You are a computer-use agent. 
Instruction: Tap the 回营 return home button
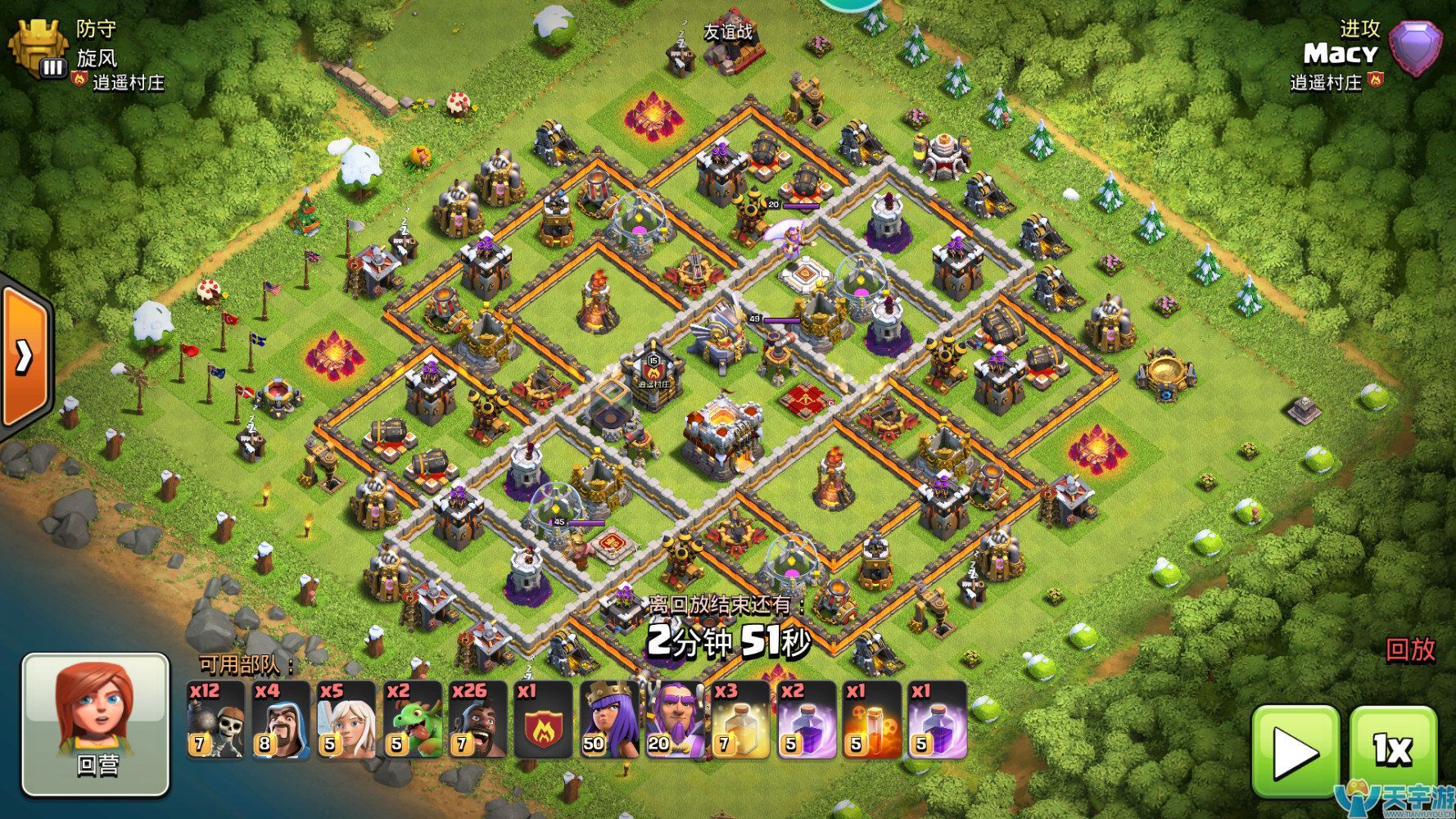pyautogui.click(x=96, y=725)
